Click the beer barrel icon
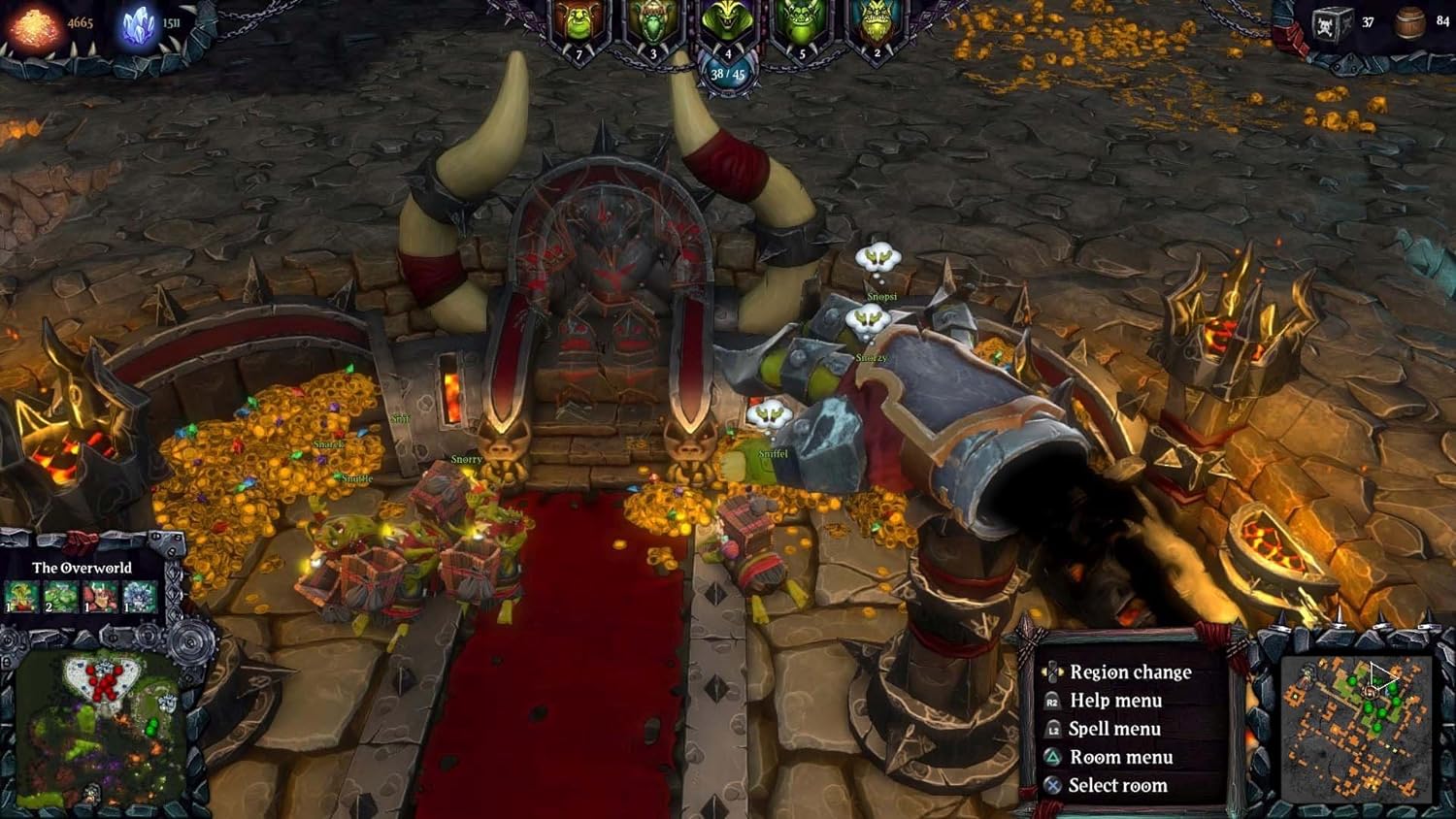Viewport: 1456px width, 819px height. (1409, 23)
